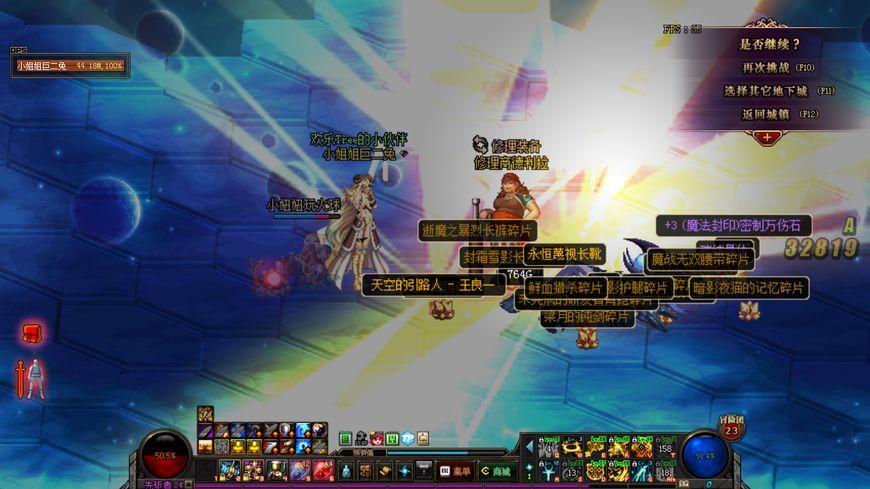
Task: Use the red potion in the quick slot
Action: [323, 469]
